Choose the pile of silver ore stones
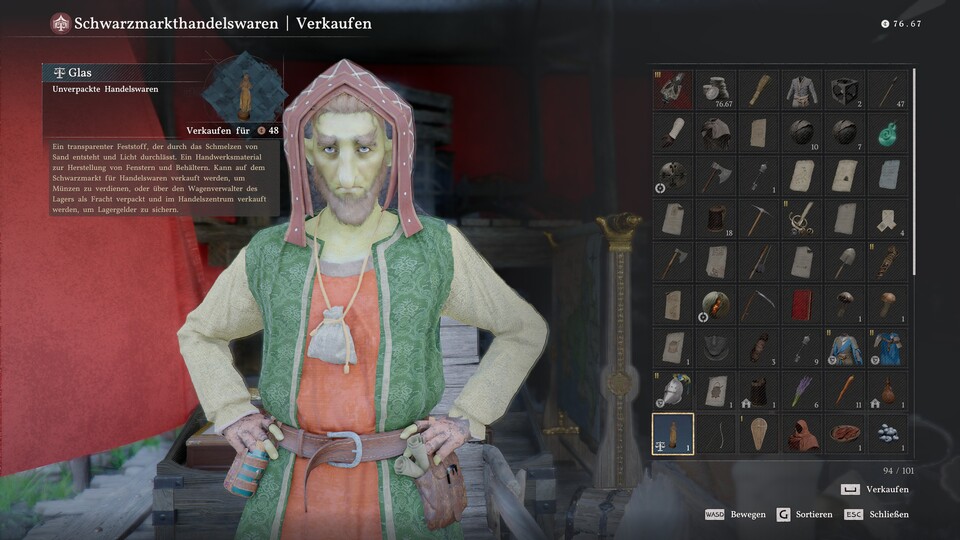 click(x=888, y=434)
